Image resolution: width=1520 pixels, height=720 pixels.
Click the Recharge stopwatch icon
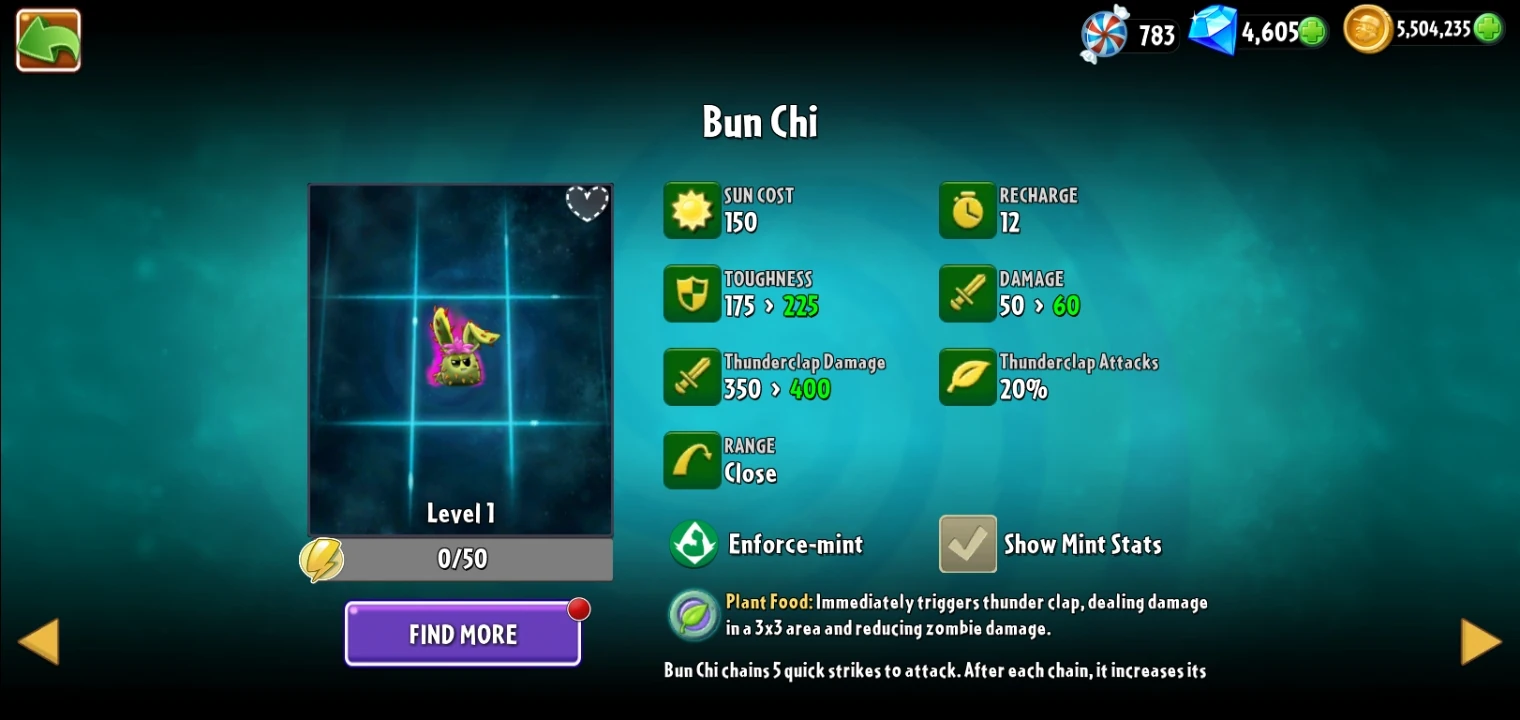966,210
